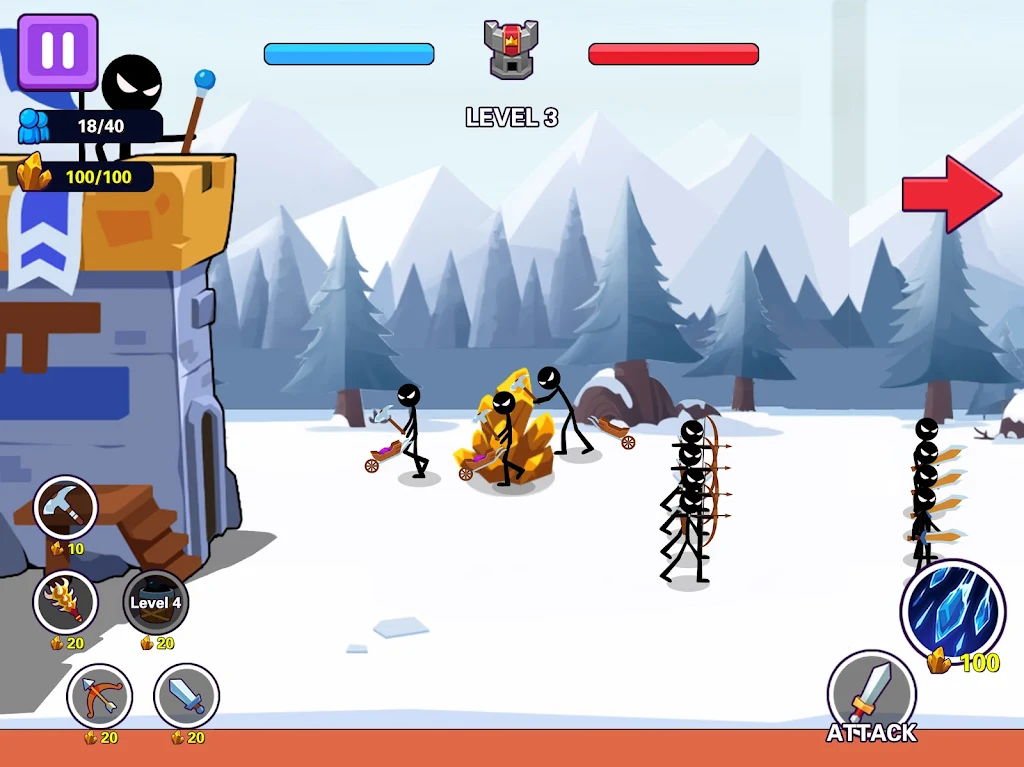Select the Level 4 unit upgrade icon

pos(155,602)
